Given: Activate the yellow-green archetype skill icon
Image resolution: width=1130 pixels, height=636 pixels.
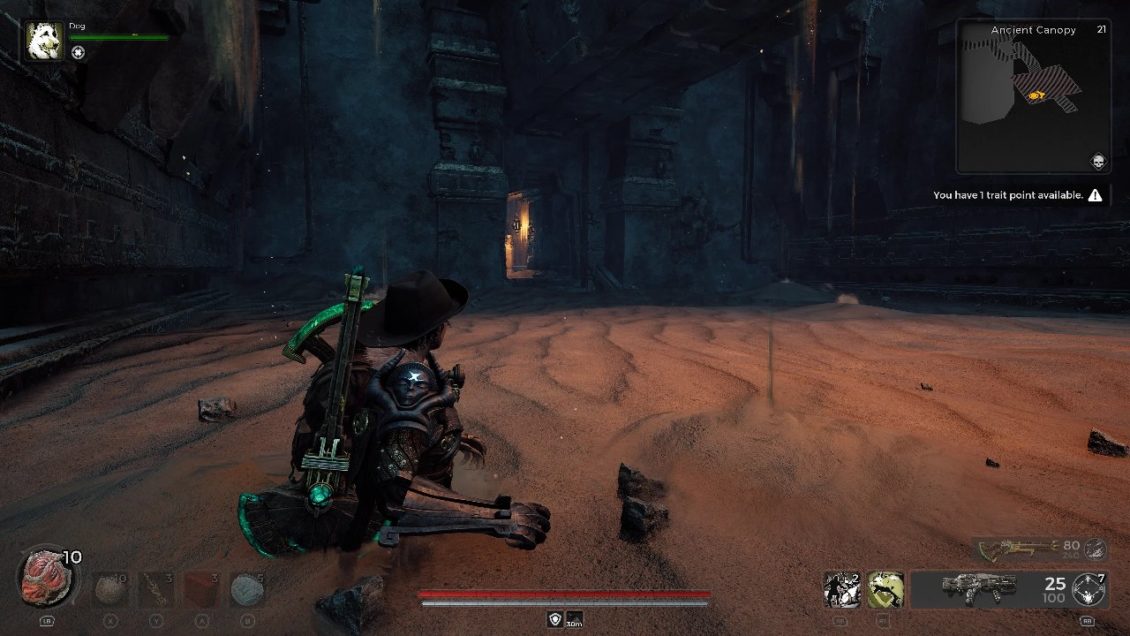Looking at the screenshot, I should pos(885,589).
